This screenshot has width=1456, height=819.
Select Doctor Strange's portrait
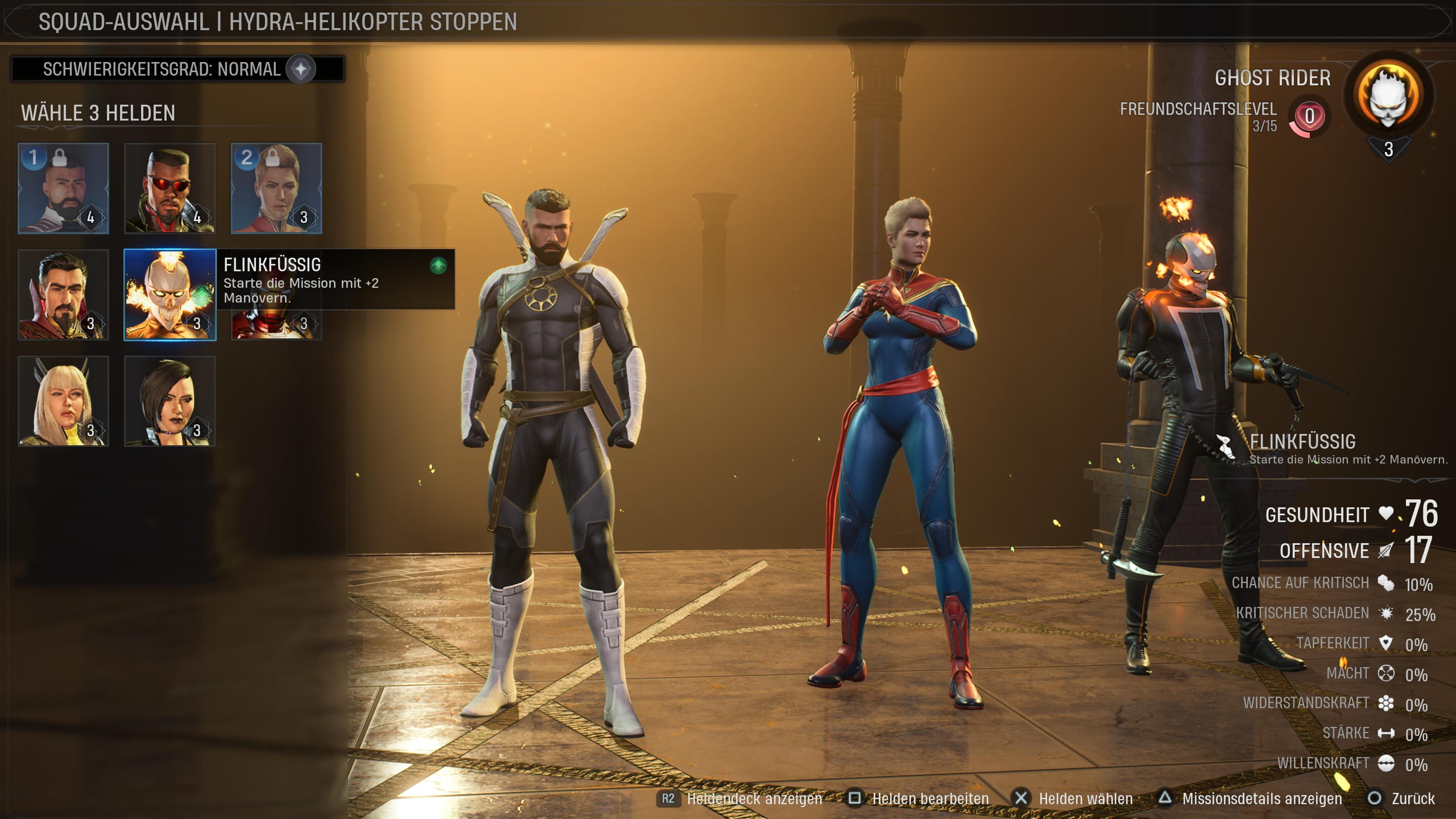[x=64, y=292]
